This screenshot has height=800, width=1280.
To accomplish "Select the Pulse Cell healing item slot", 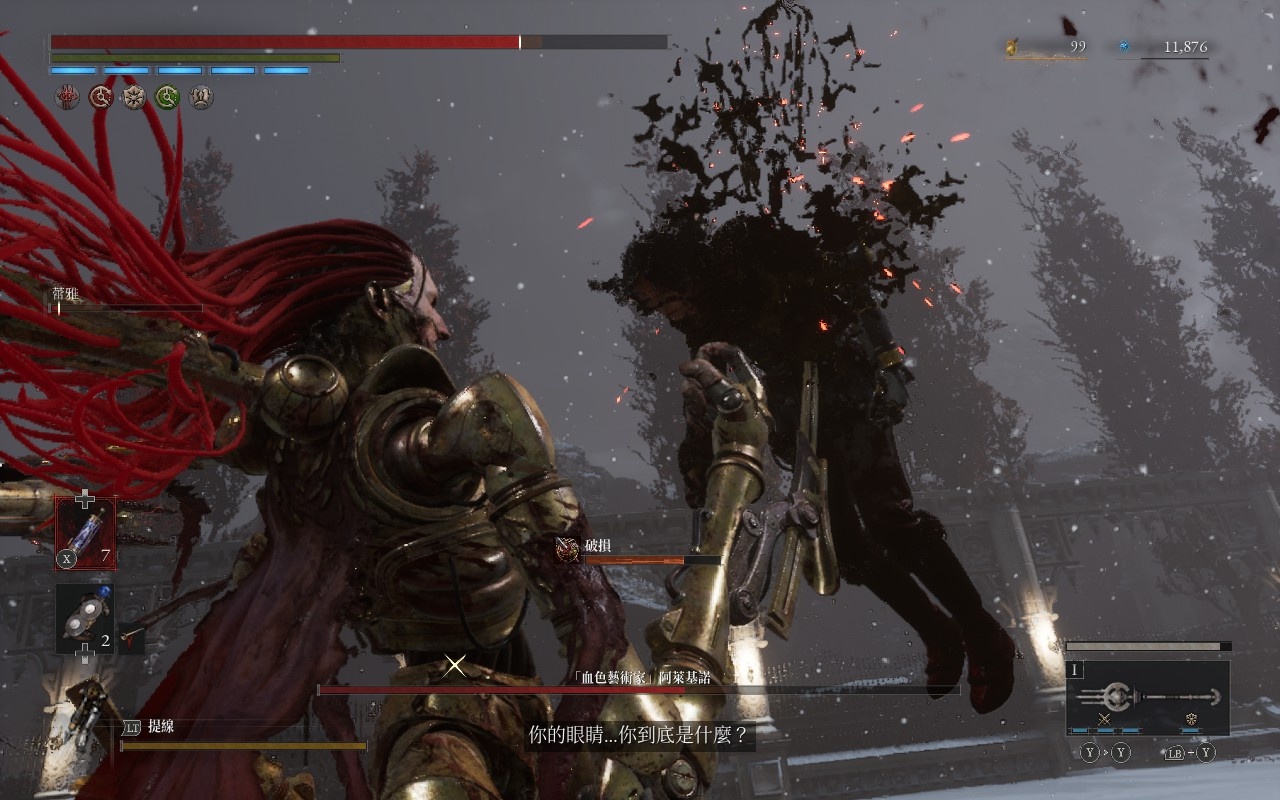I will coord(85,533).
